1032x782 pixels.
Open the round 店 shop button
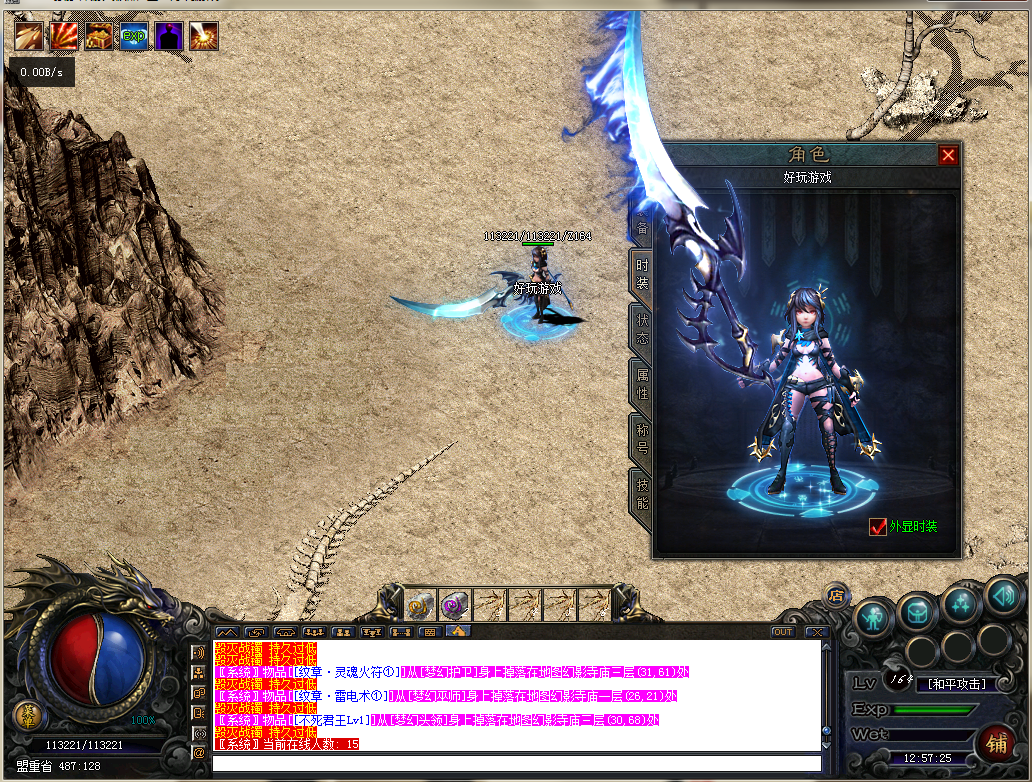click(835, 596)
